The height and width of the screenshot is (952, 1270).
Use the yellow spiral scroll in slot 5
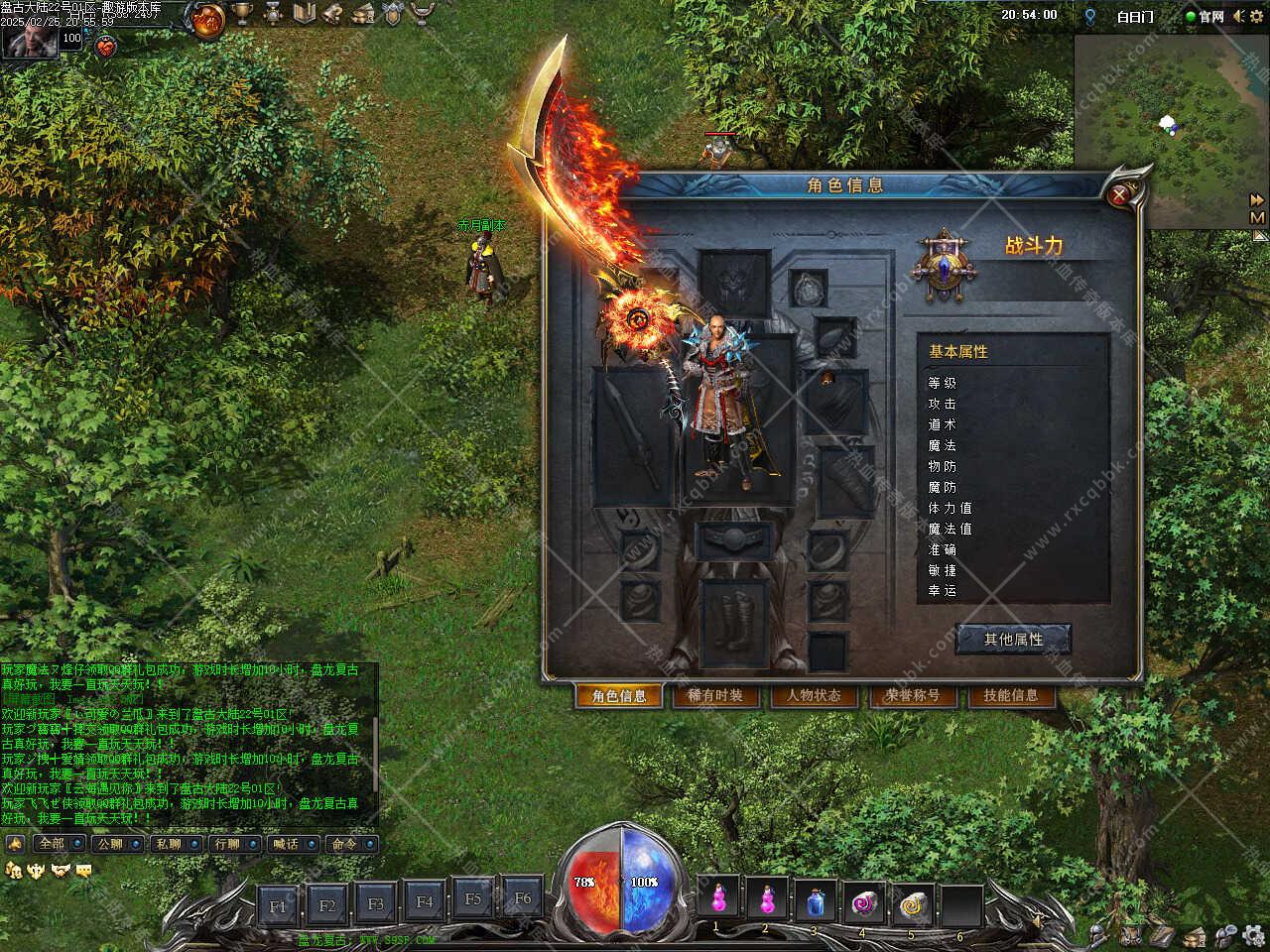pyautogui.click(x=911, y=901)
